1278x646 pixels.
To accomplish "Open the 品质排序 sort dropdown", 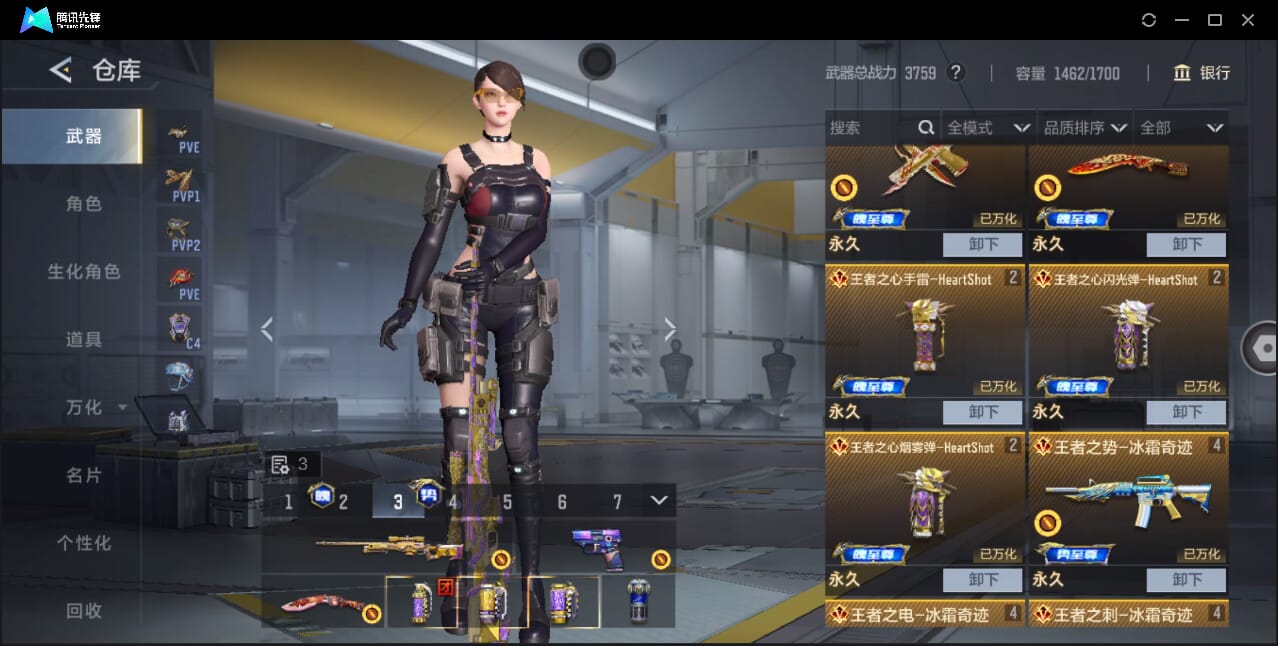I will [1085, 128].
